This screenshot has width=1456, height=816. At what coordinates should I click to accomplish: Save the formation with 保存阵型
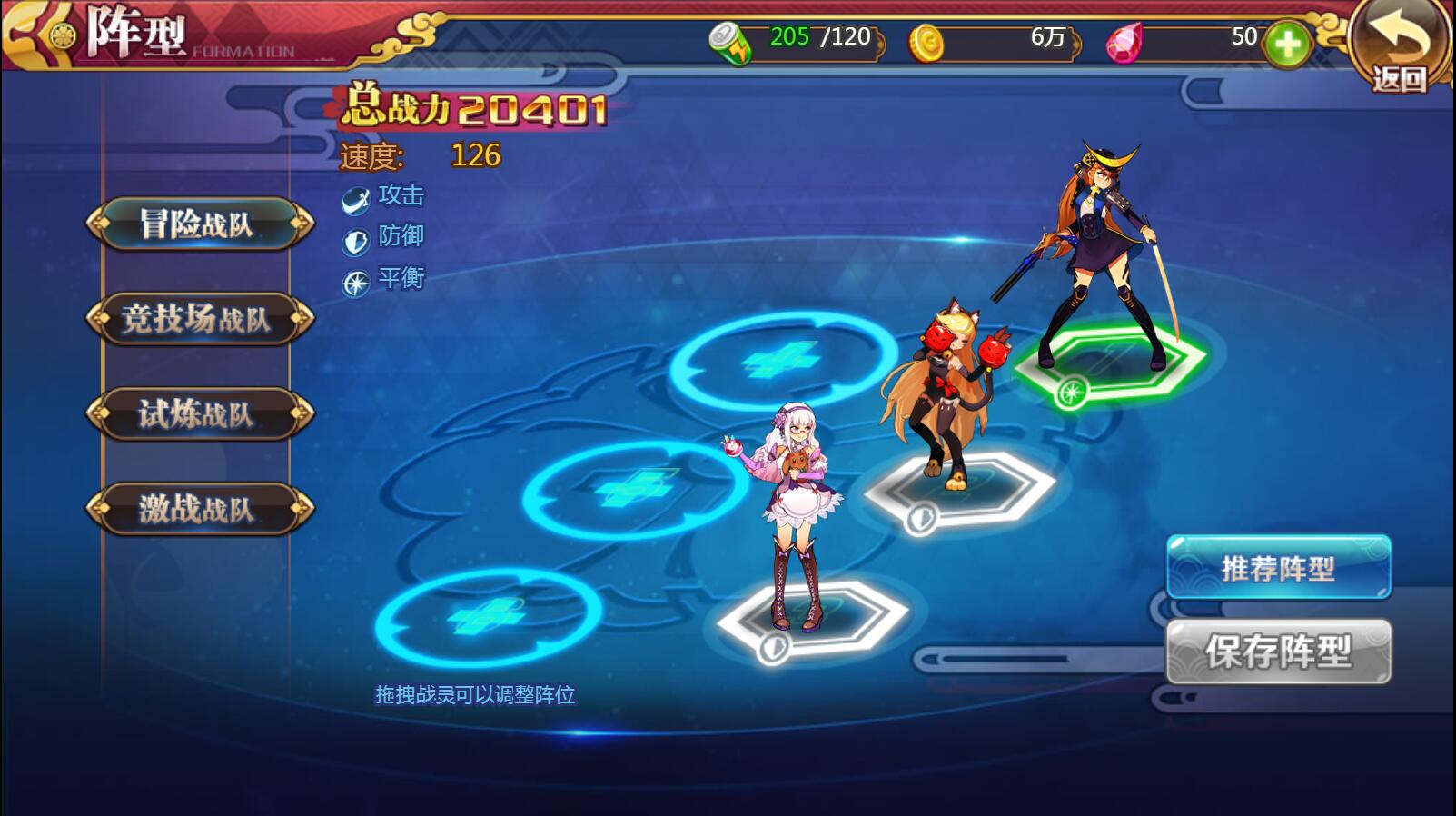[1277, 652]
